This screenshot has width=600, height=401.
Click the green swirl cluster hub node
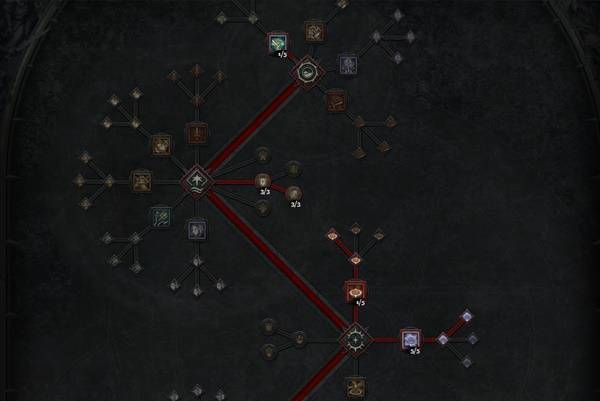click(309, 71)
